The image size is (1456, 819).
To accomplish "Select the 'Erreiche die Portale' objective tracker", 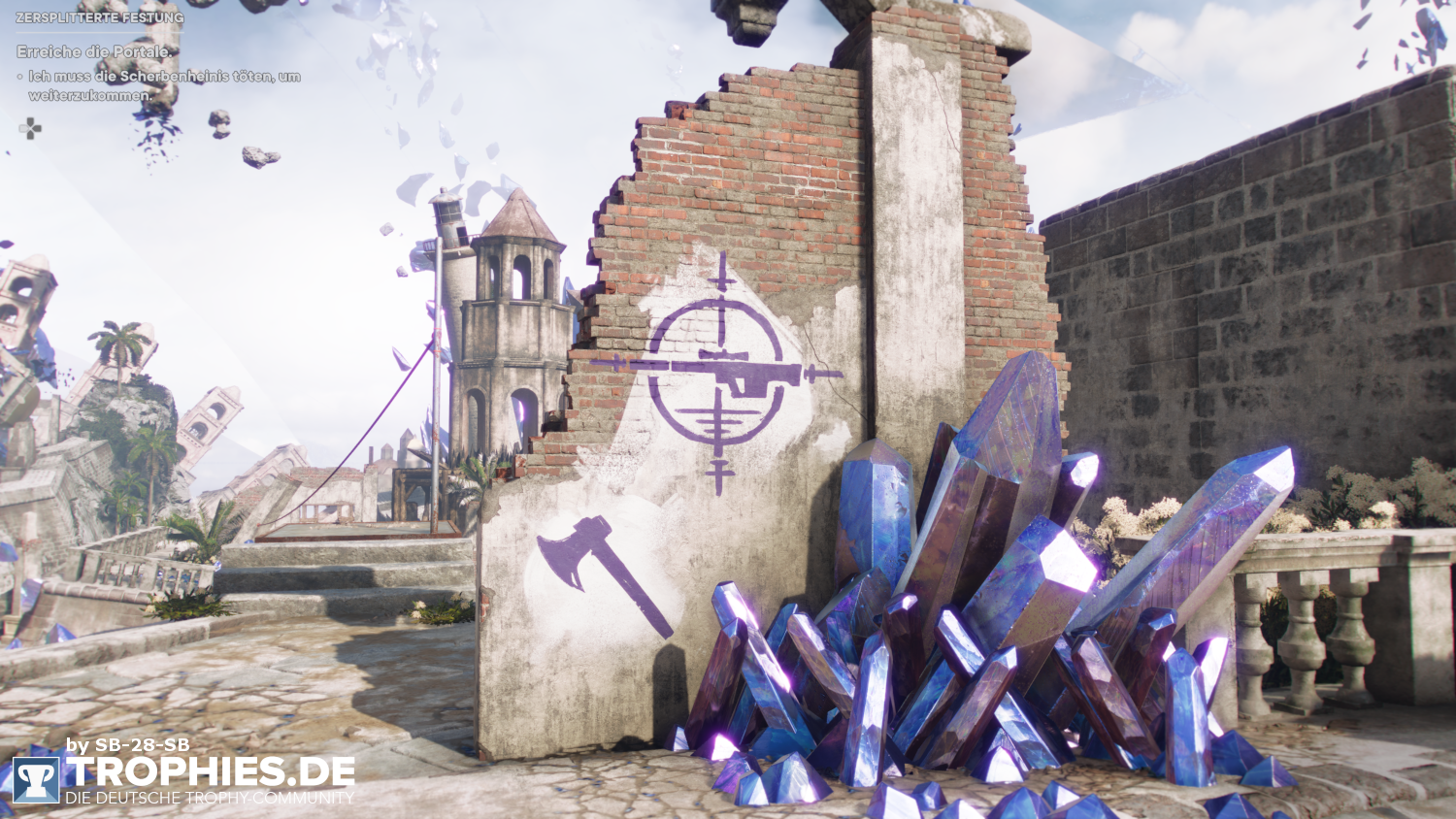I will coord(94,51).
